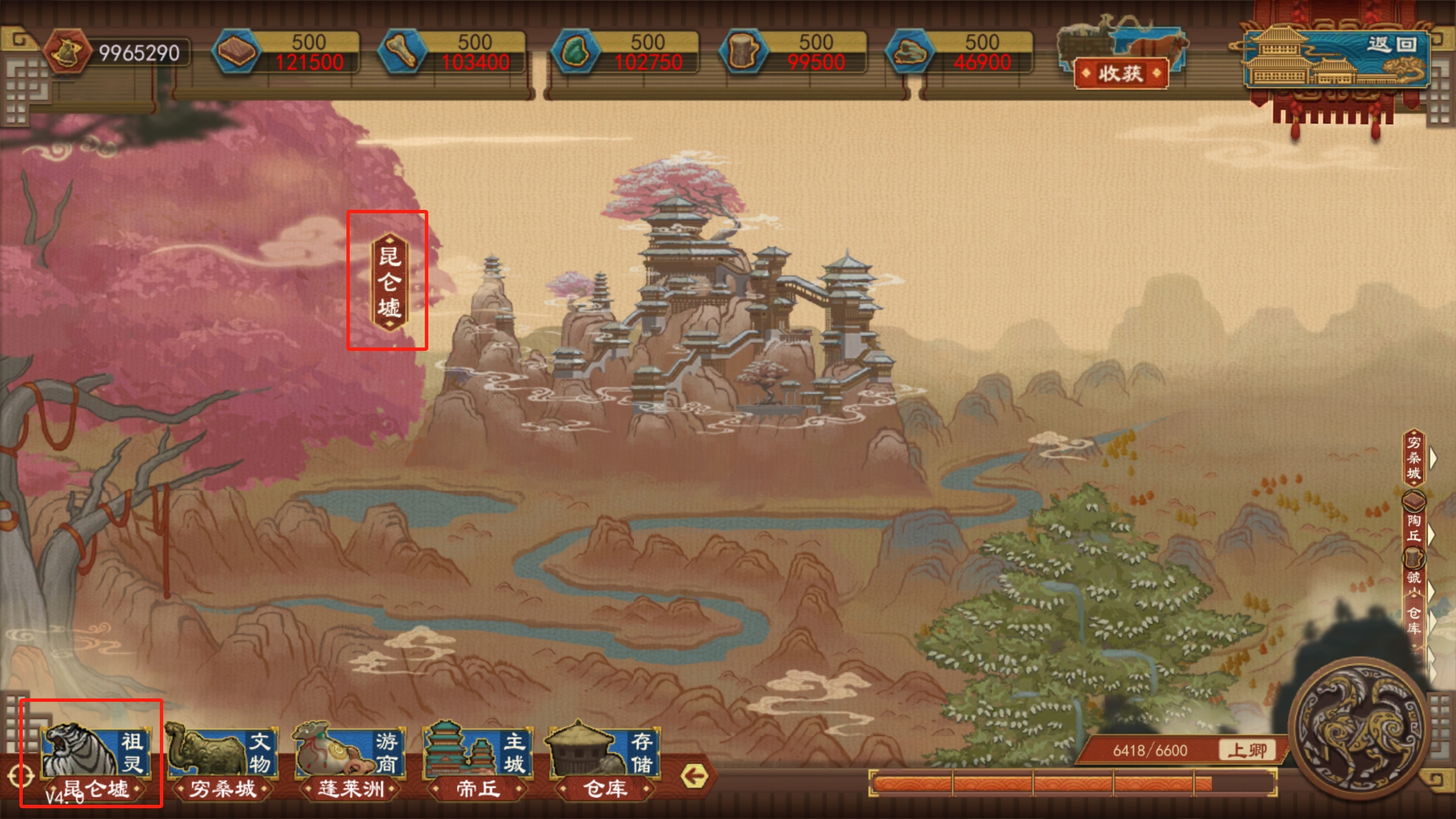
Task: Select the vertical 昆仑墟 location banner
Action: 389,281
